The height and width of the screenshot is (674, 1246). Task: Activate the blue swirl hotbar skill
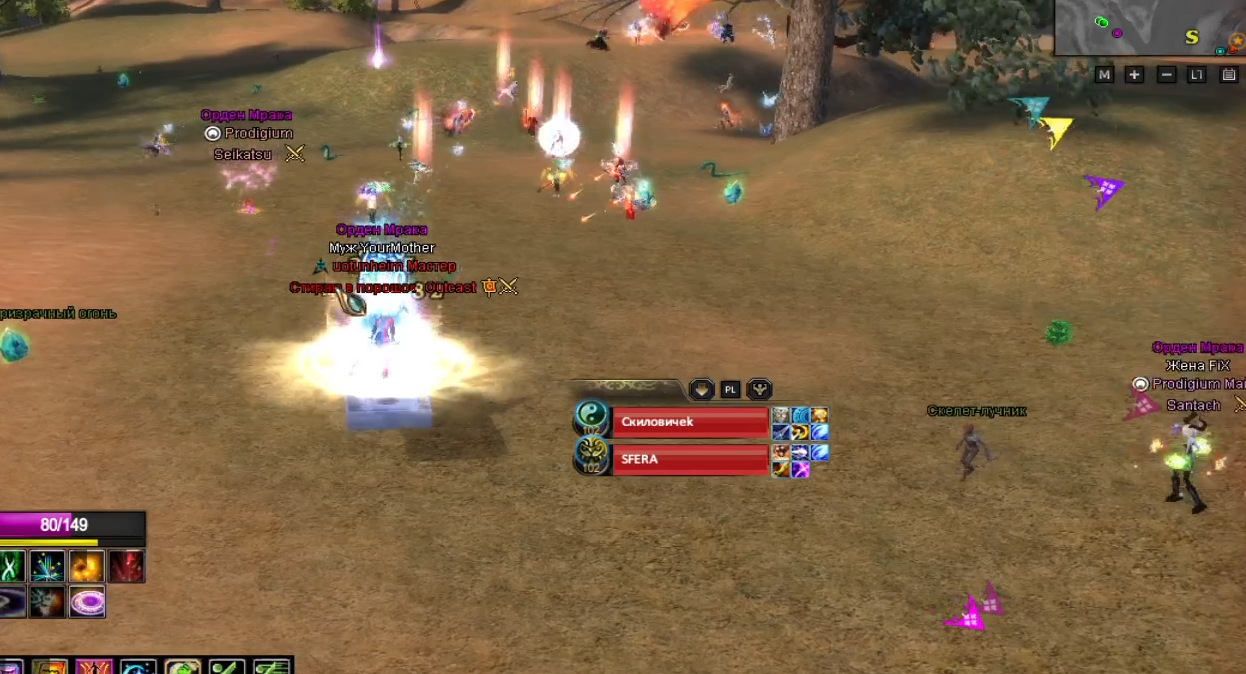138,667
